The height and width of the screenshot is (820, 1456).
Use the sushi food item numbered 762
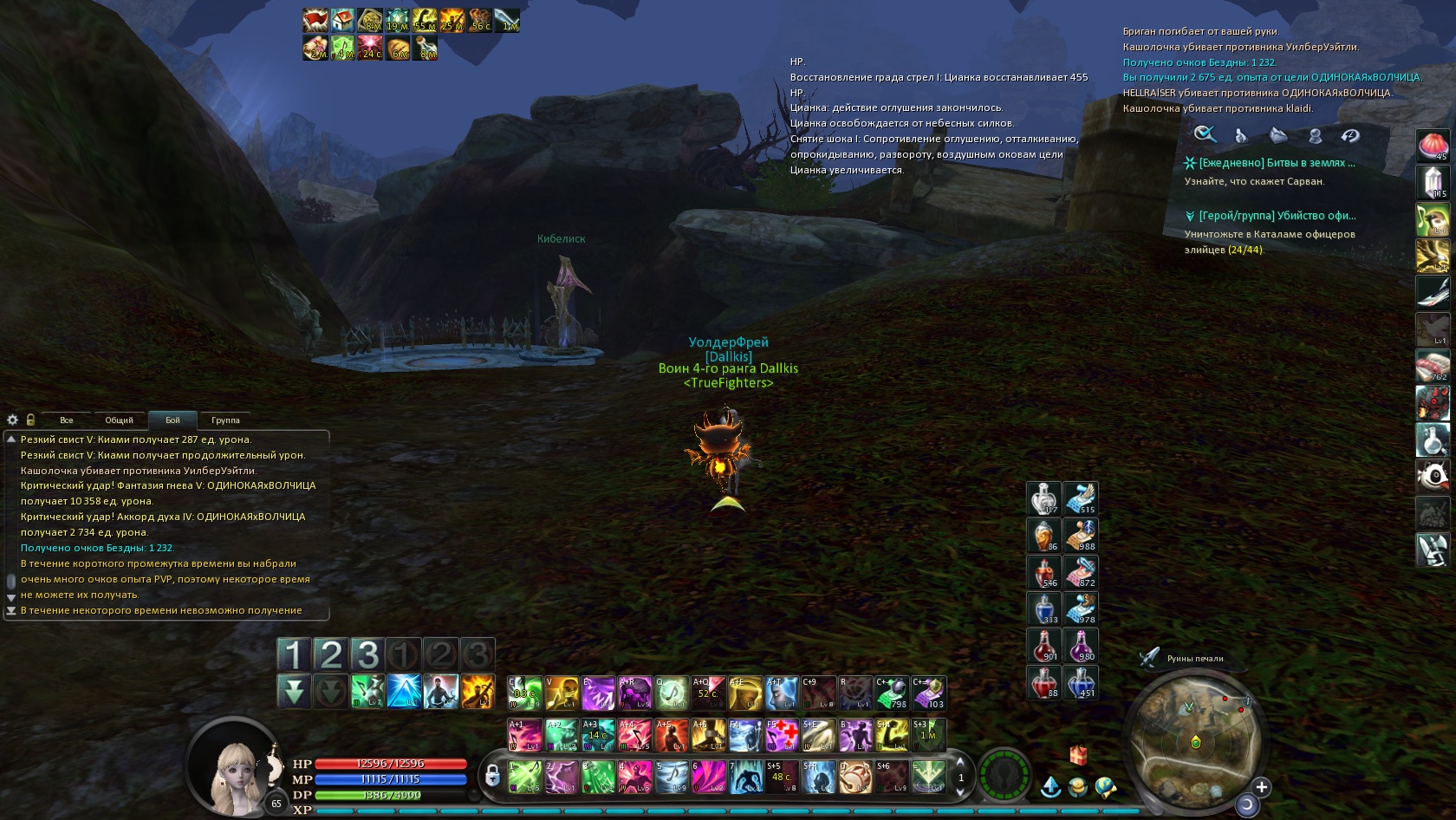(1433, 366)
